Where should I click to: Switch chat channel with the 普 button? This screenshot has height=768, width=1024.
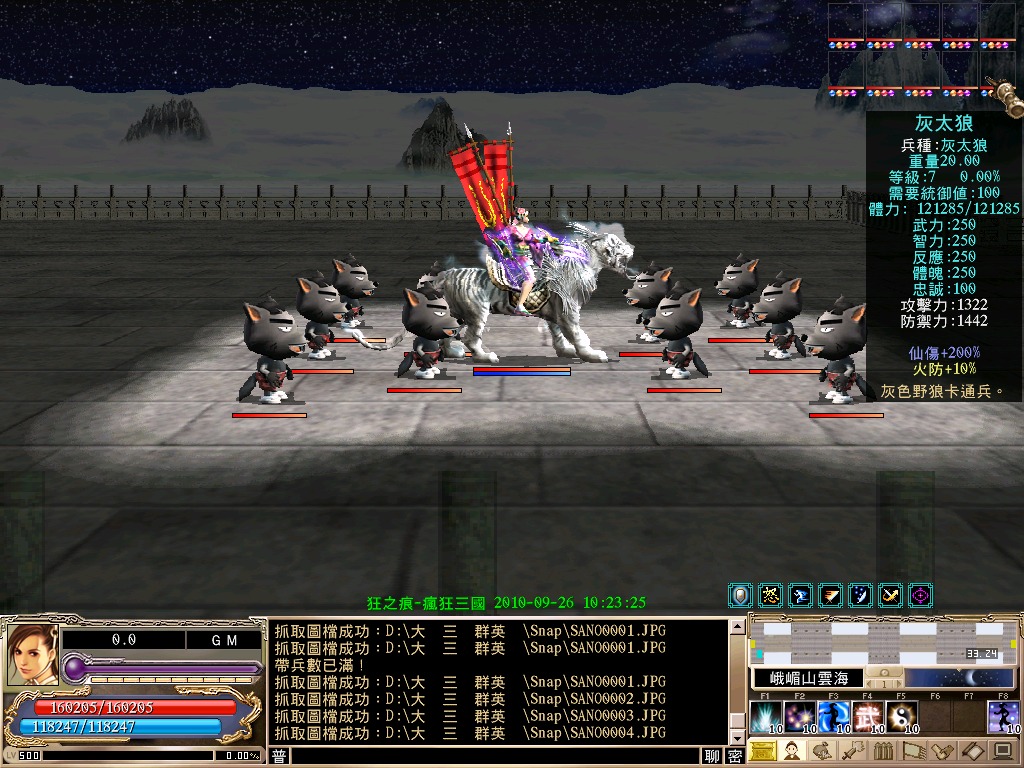tap(280, 756)
